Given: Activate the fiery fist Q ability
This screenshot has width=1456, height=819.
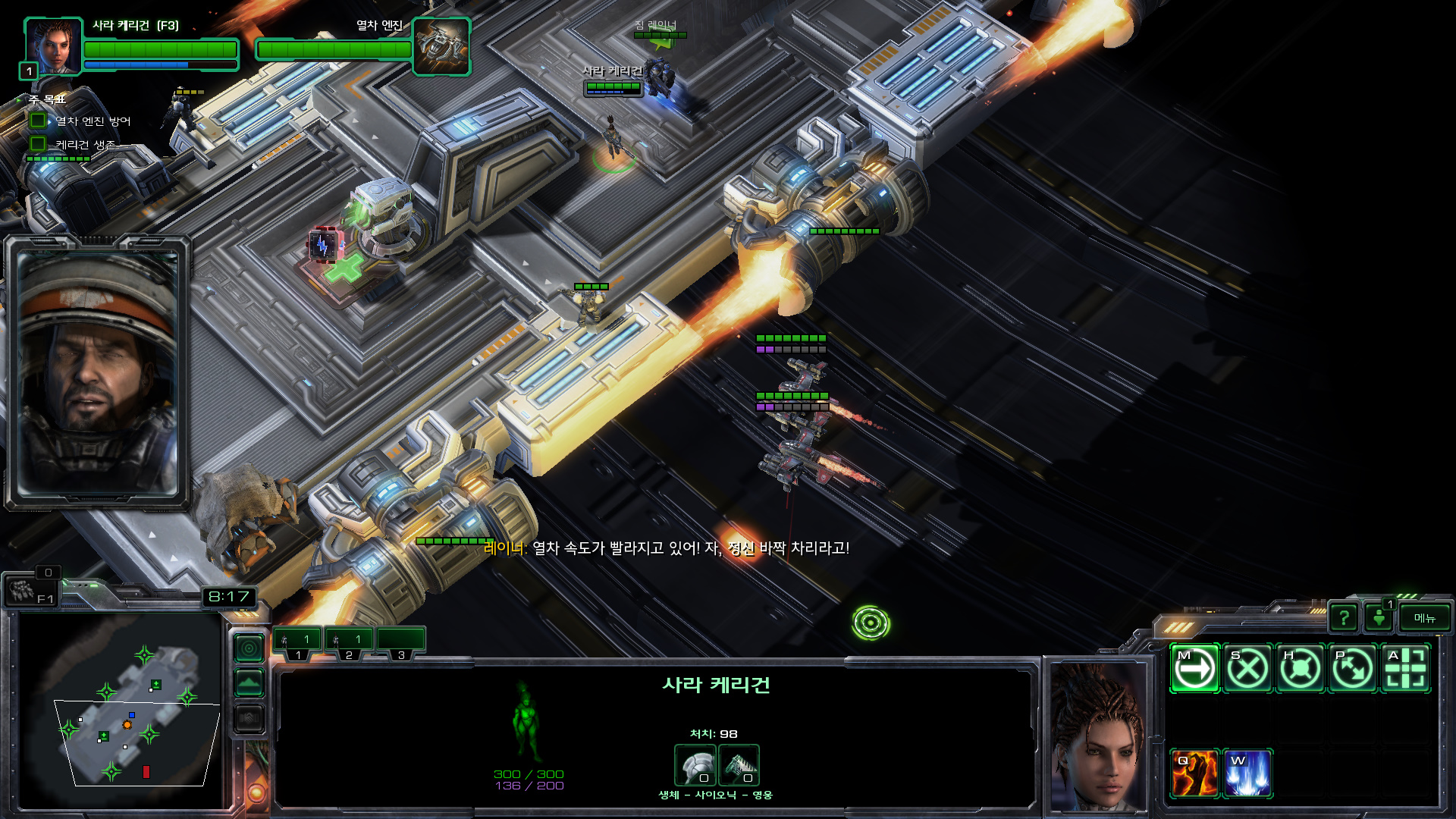Looking at the screenshot, I should click(x=1194, y=773).
